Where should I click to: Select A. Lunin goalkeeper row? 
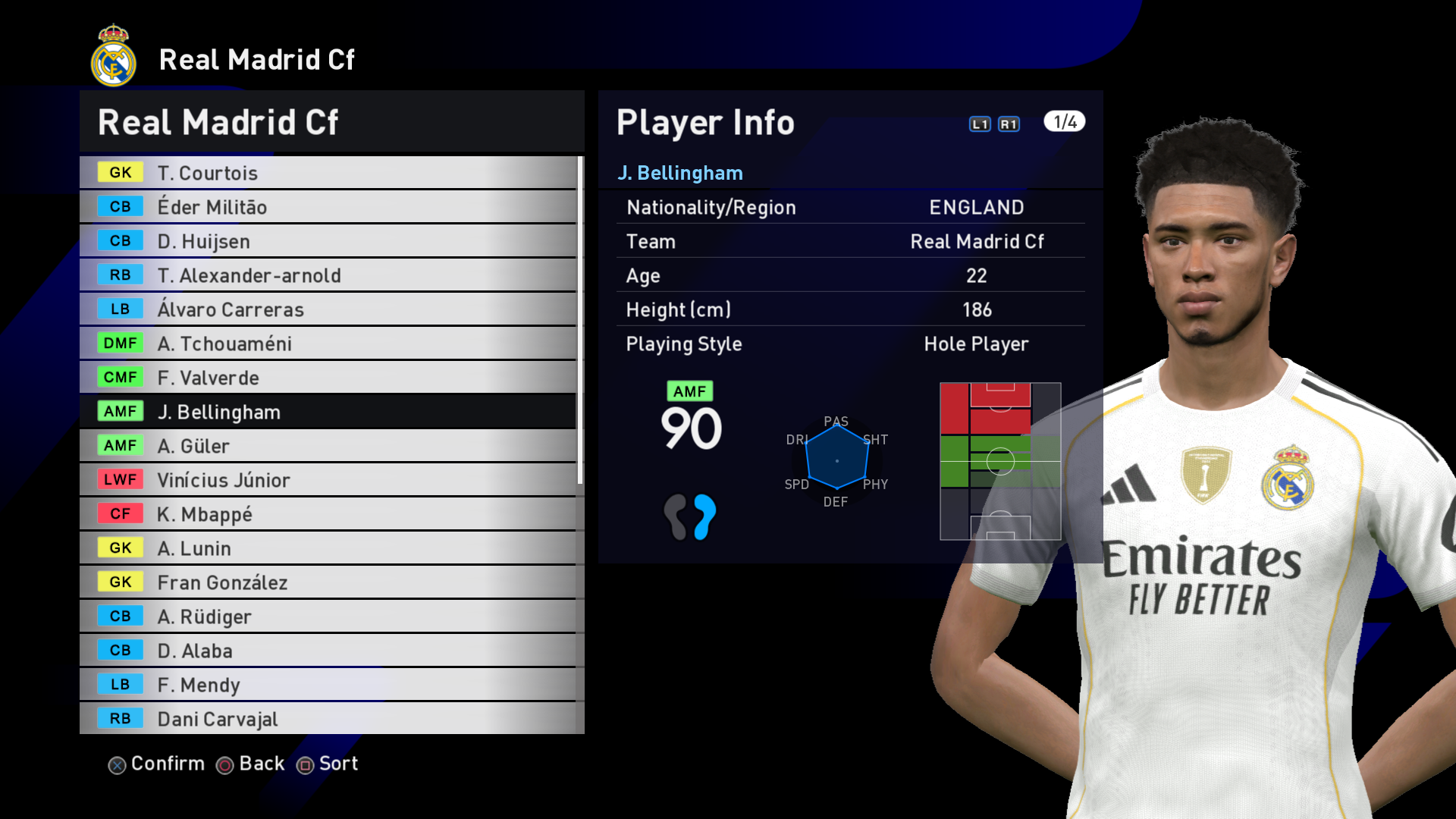coord(328,548)
